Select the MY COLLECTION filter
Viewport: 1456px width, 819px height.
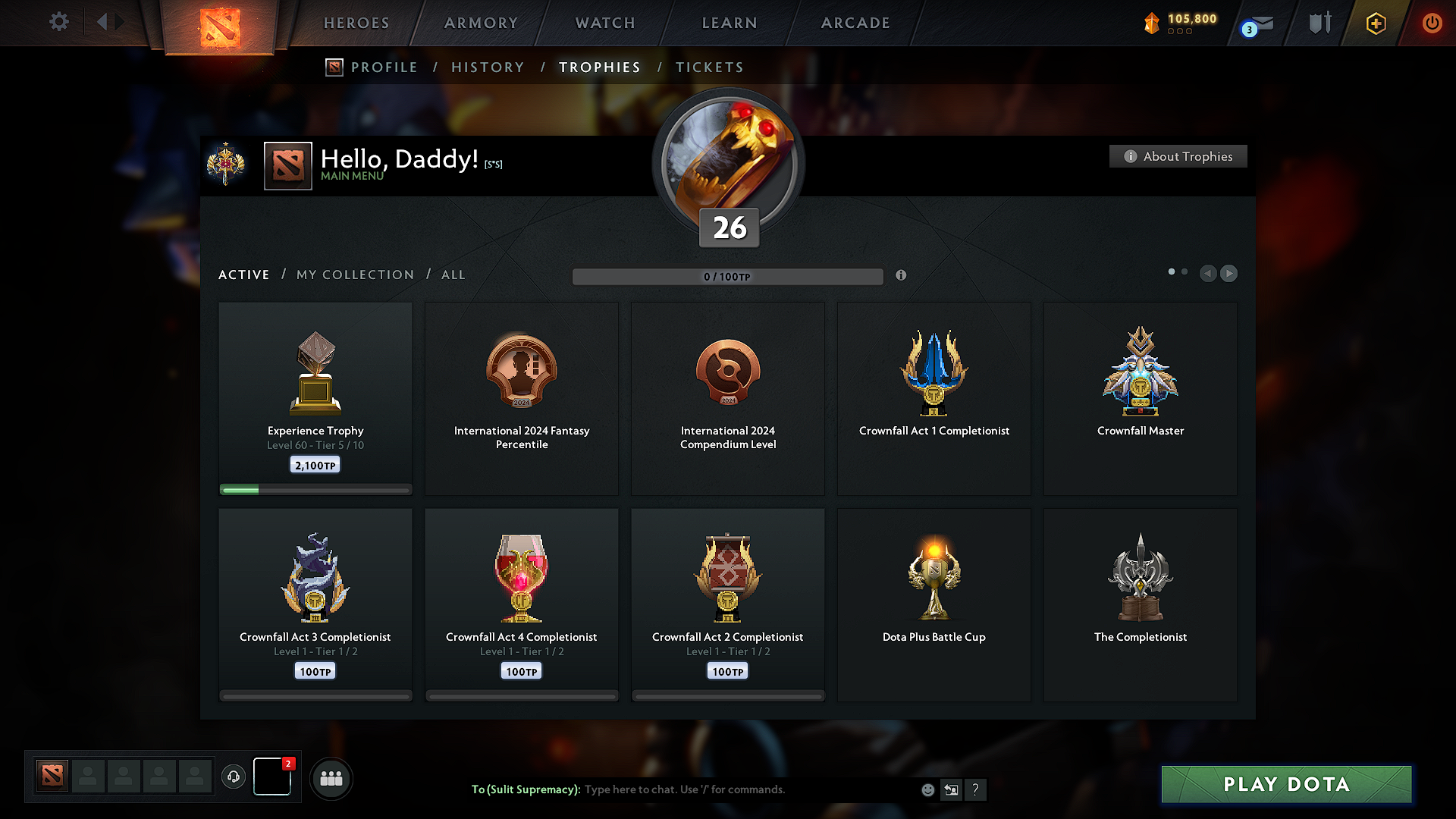click(354, 275)
